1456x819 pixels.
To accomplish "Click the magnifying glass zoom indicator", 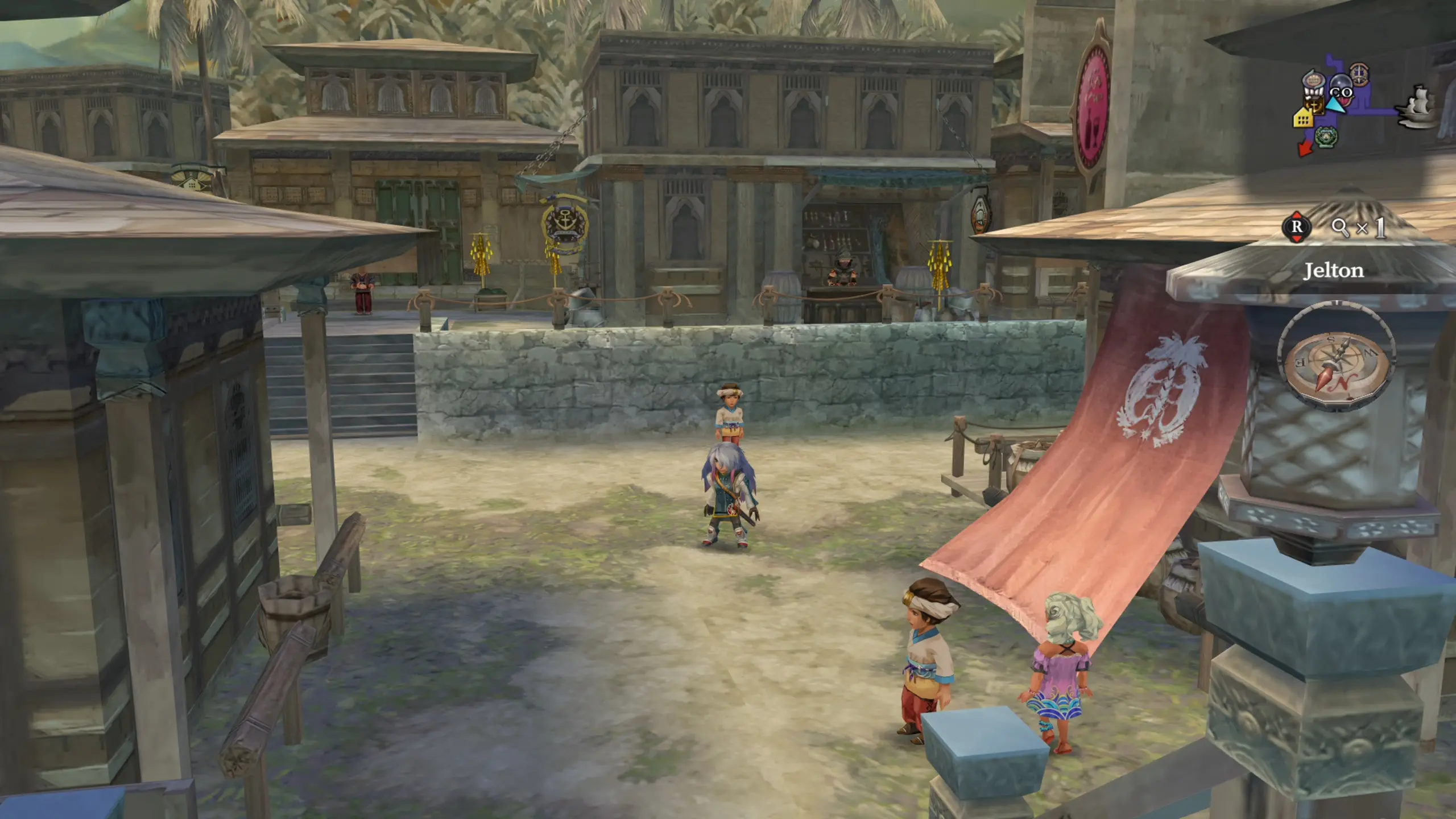I will 1340,227.
